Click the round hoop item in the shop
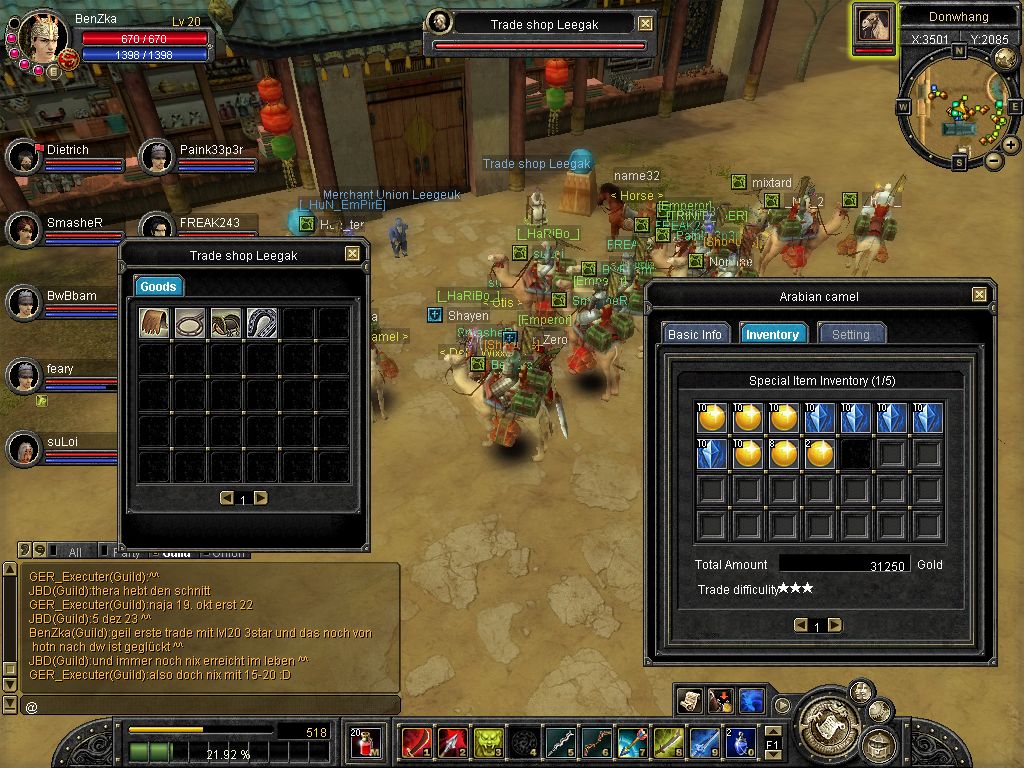 pyautogui.click(x=190, y=322)
